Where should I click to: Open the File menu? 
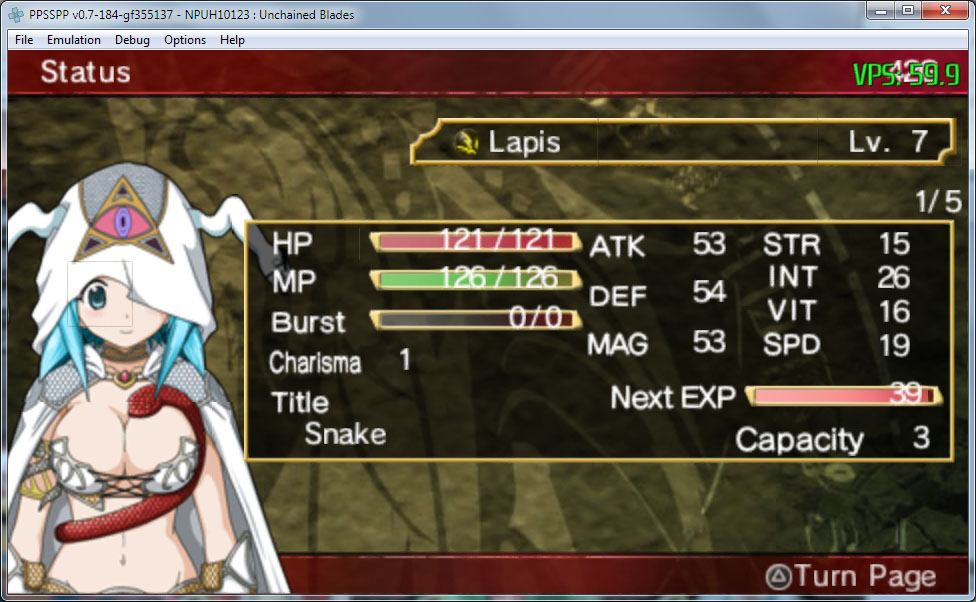pos(24,40)
